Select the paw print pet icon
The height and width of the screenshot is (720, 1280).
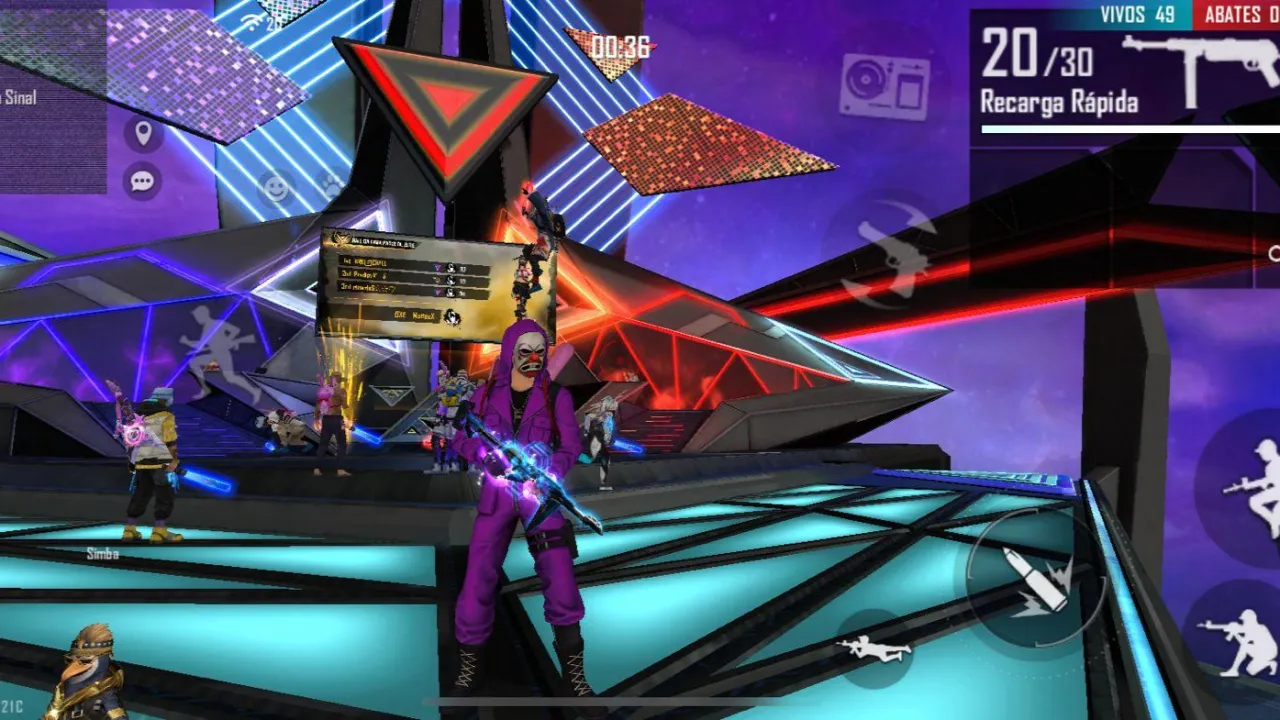(329, 185)
